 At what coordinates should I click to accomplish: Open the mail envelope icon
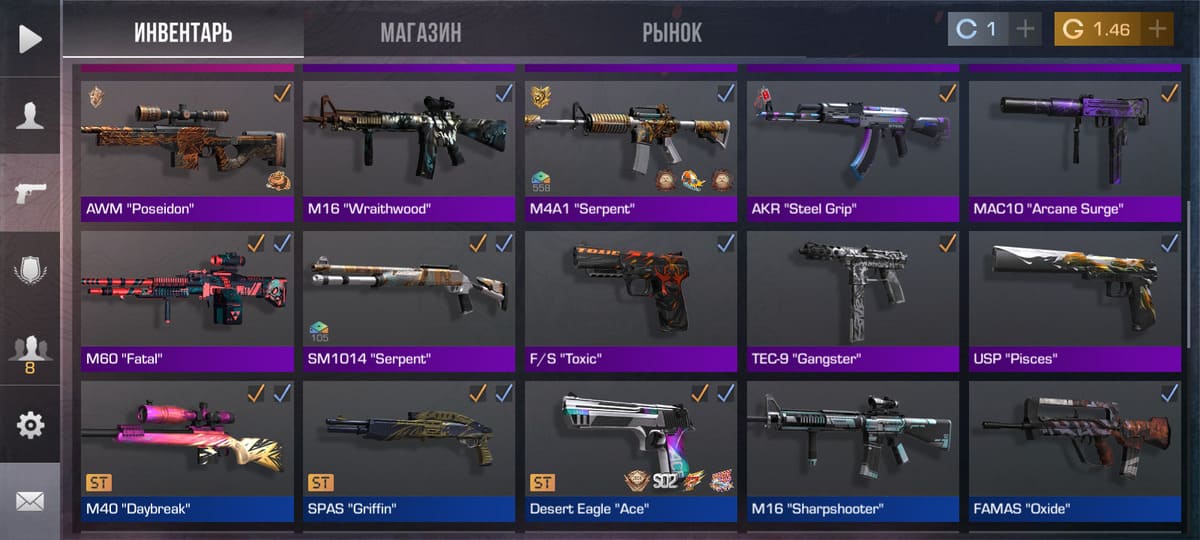(x=30, y=501)
